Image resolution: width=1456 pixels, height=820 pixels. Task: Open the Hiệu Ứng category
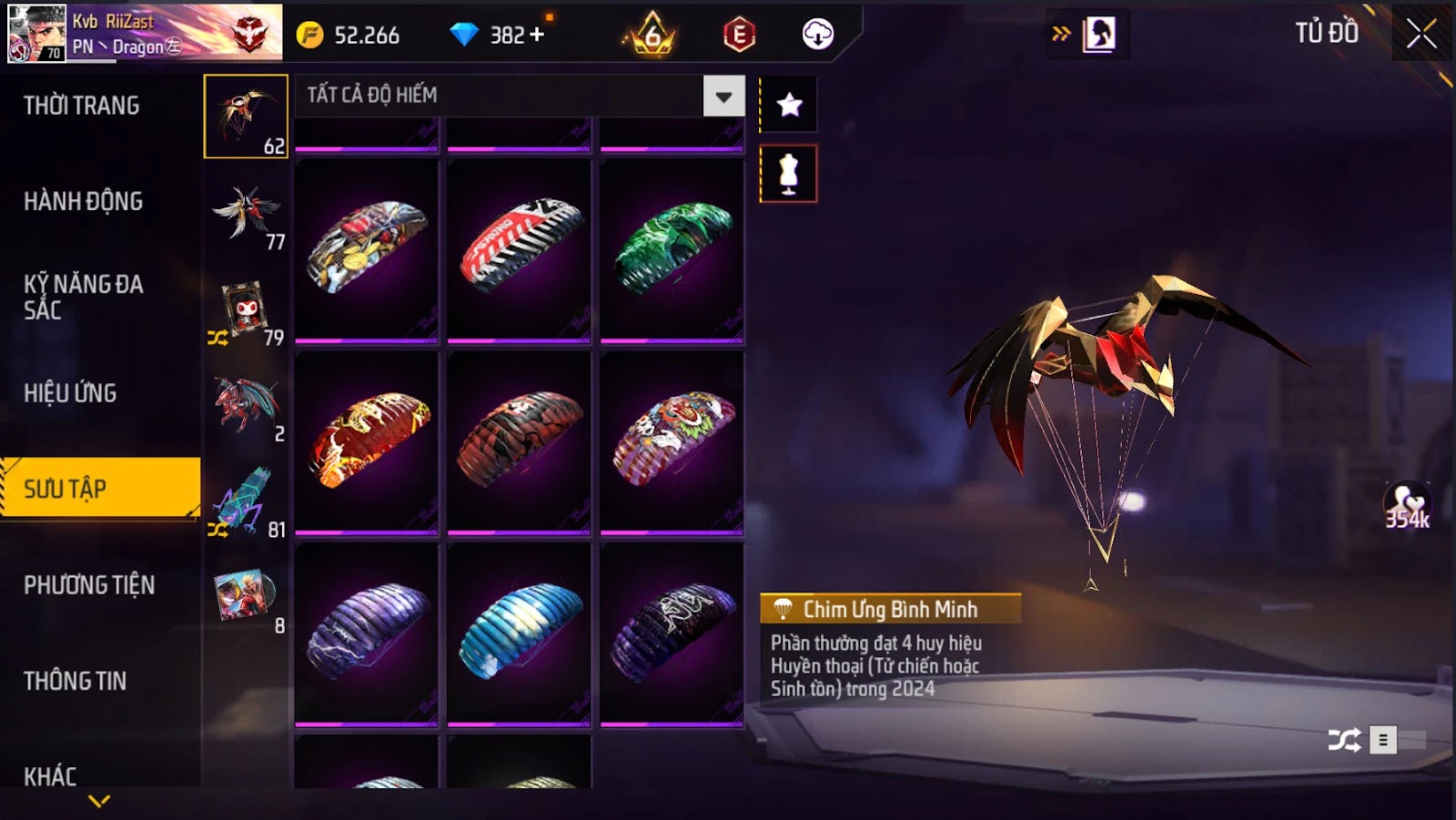pos(70,393)
